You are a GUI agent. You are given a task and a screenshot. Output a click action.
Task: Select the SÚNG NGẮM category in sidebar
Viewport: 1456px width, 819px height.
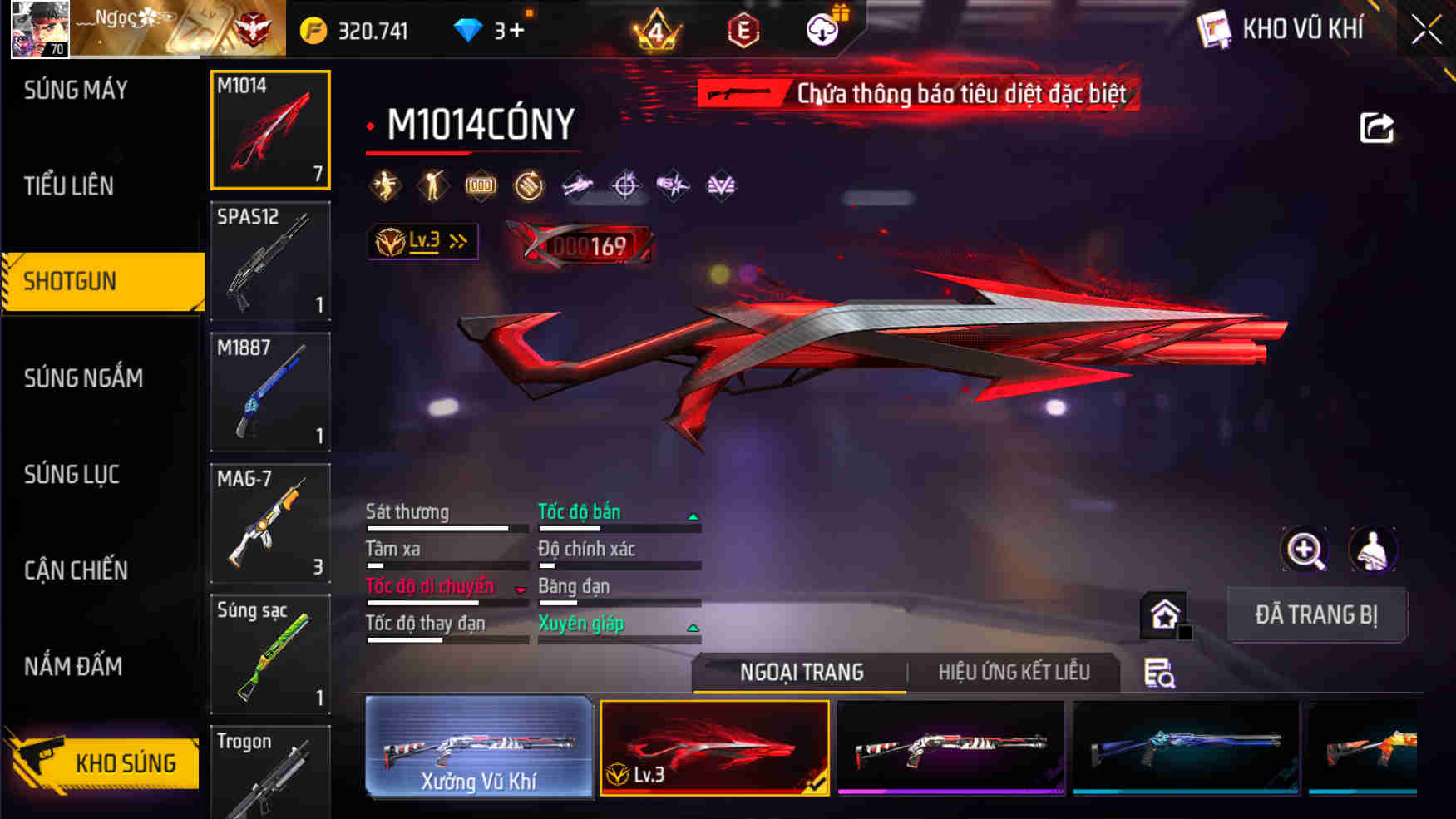83,377
